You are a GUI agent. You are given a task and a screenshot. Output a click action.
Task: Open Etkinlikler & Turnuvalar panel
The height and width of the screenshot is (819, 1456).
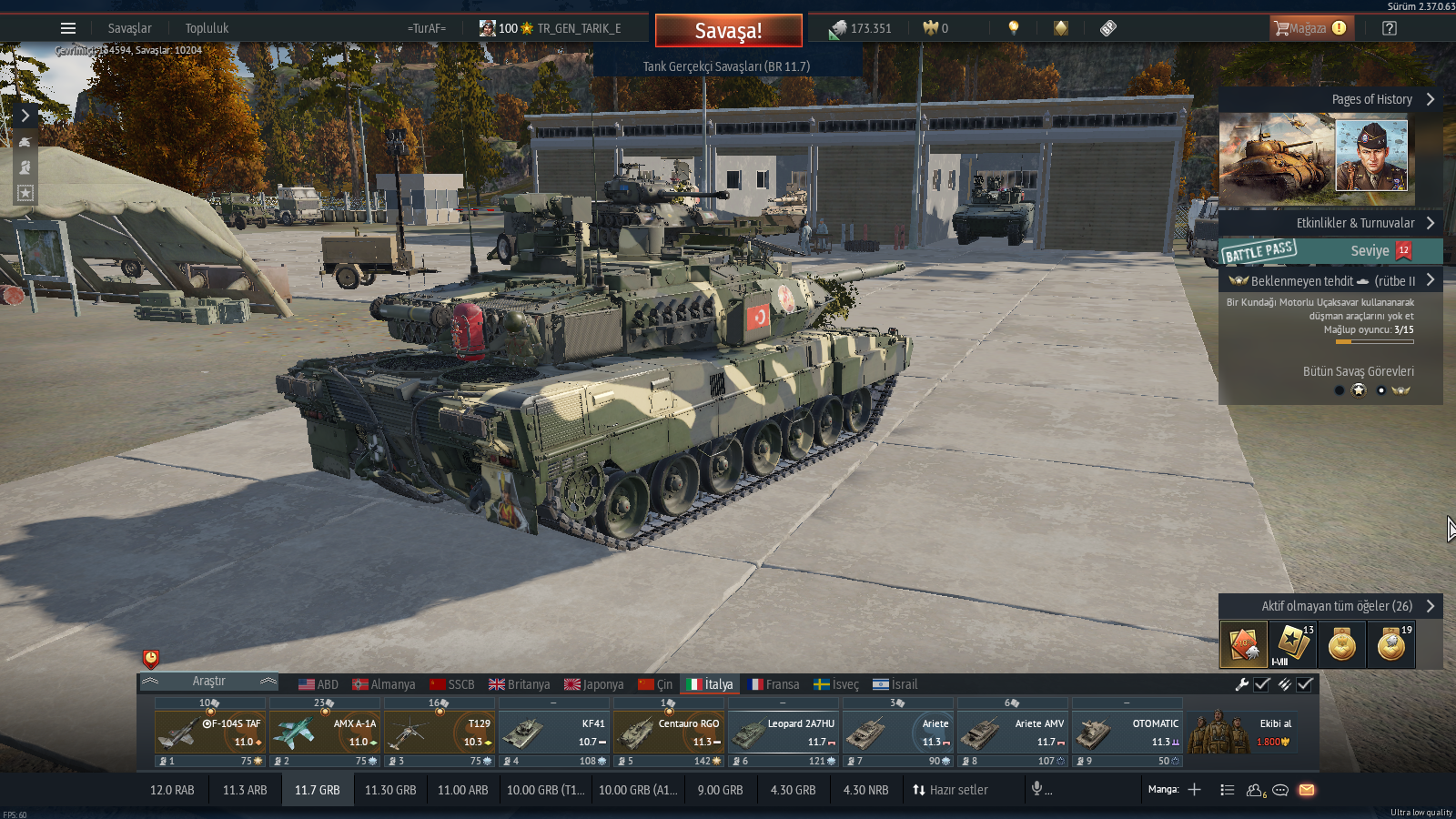tap(1330, 223)
